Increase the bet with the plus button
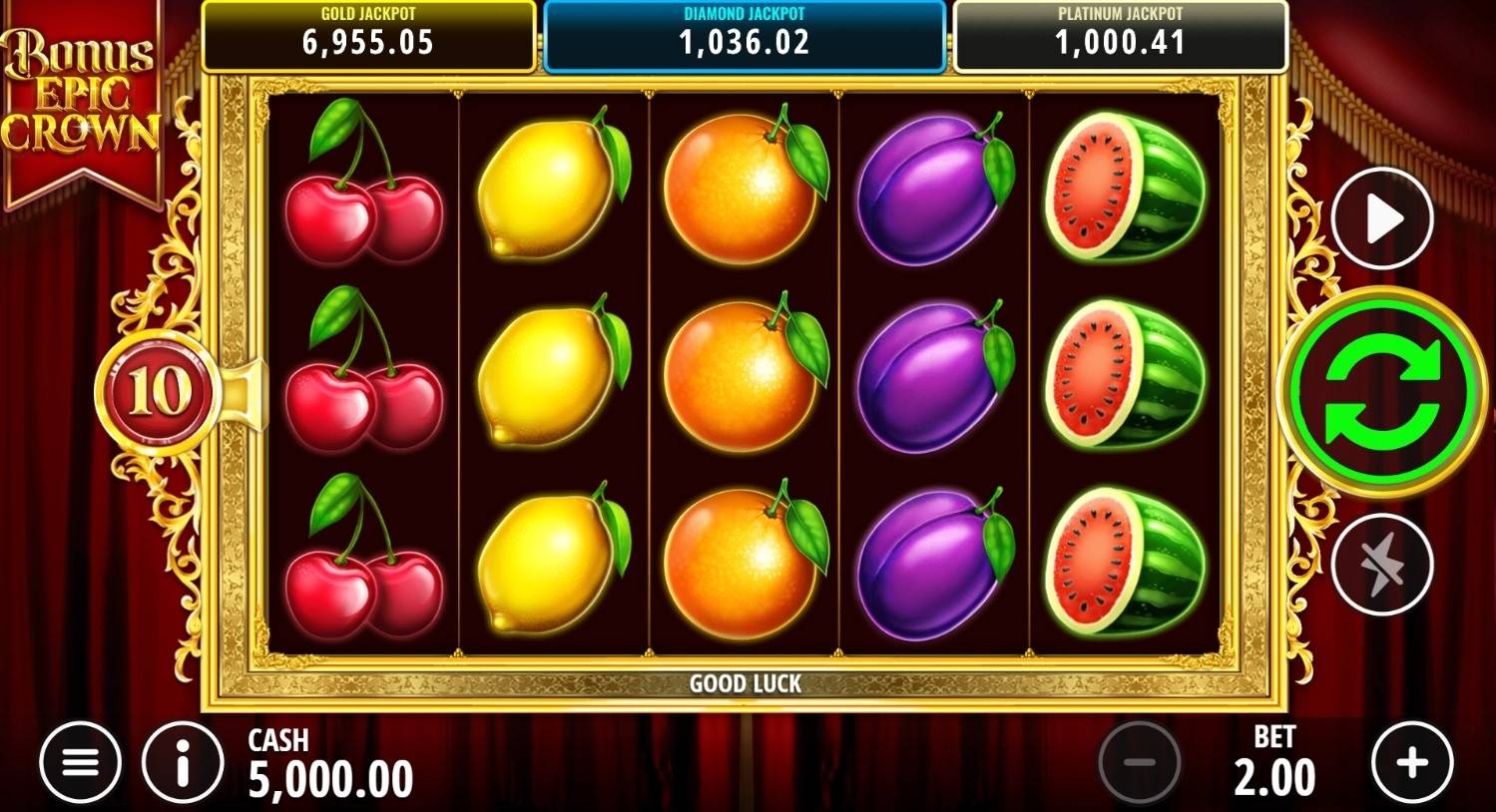 pos(1411,763)
